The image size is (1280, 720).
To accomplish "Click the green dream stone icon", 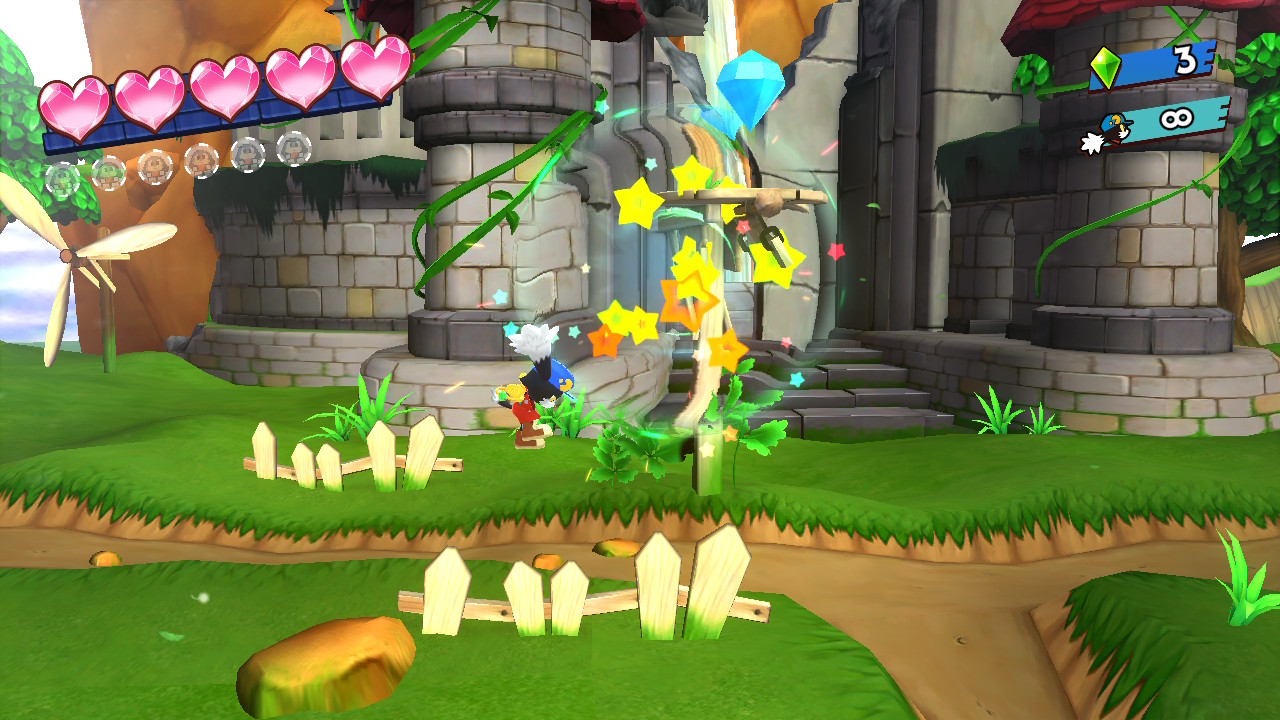I will point(1105,67).
